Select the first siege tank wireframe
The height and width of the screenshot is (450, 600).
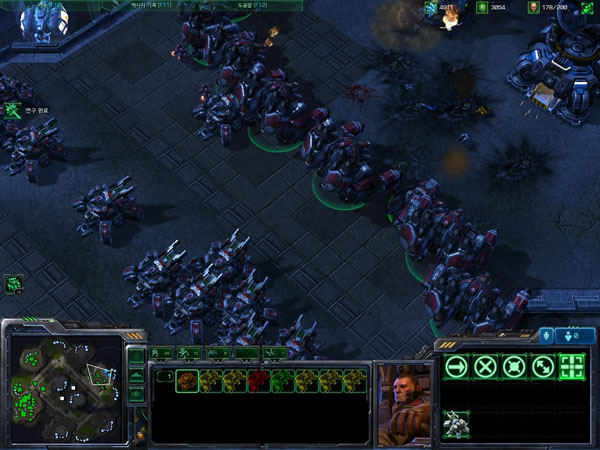[186, 381]
